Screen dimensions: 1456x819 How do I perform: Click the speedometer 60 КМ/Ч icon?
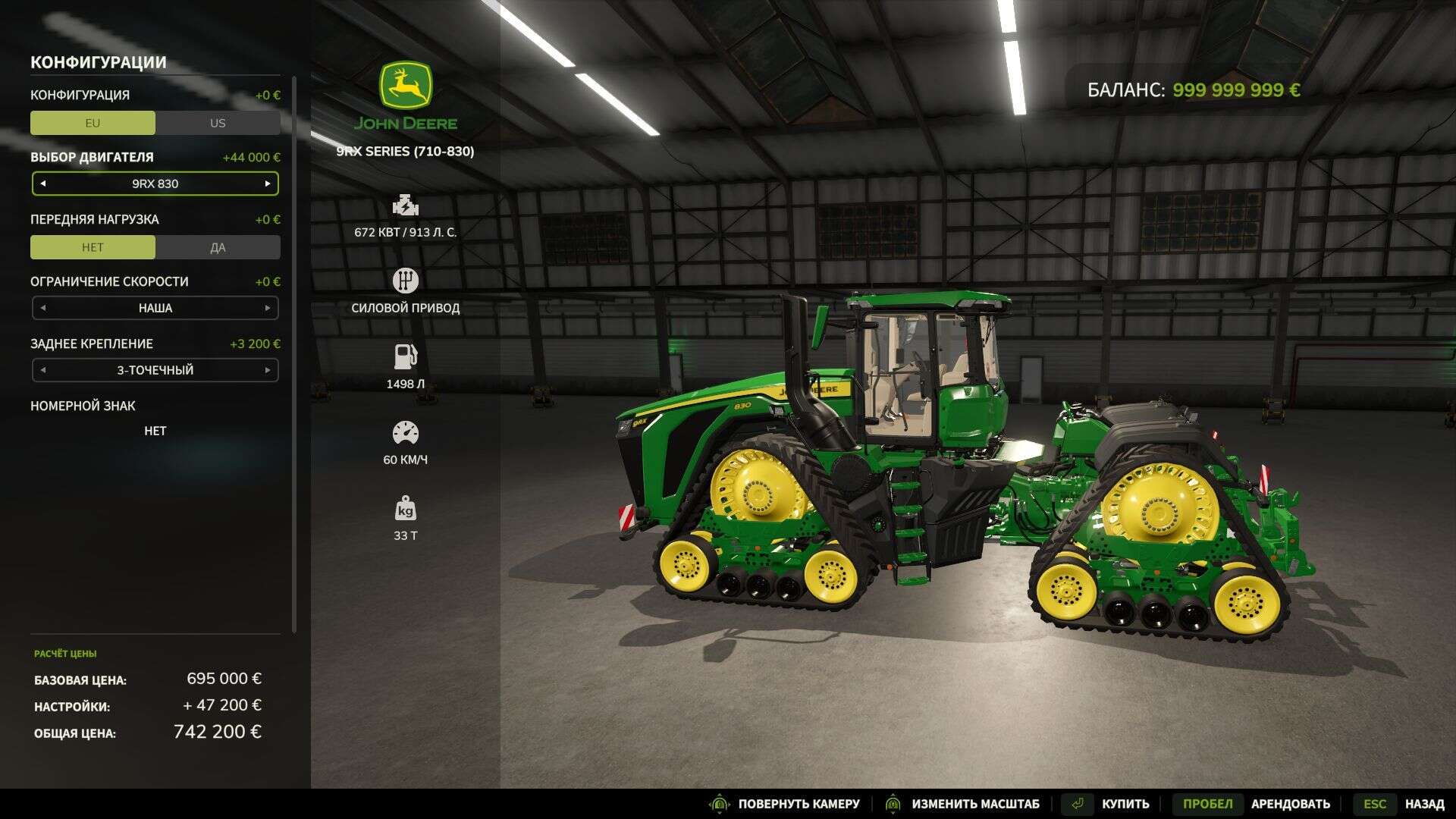coord(406,431)
